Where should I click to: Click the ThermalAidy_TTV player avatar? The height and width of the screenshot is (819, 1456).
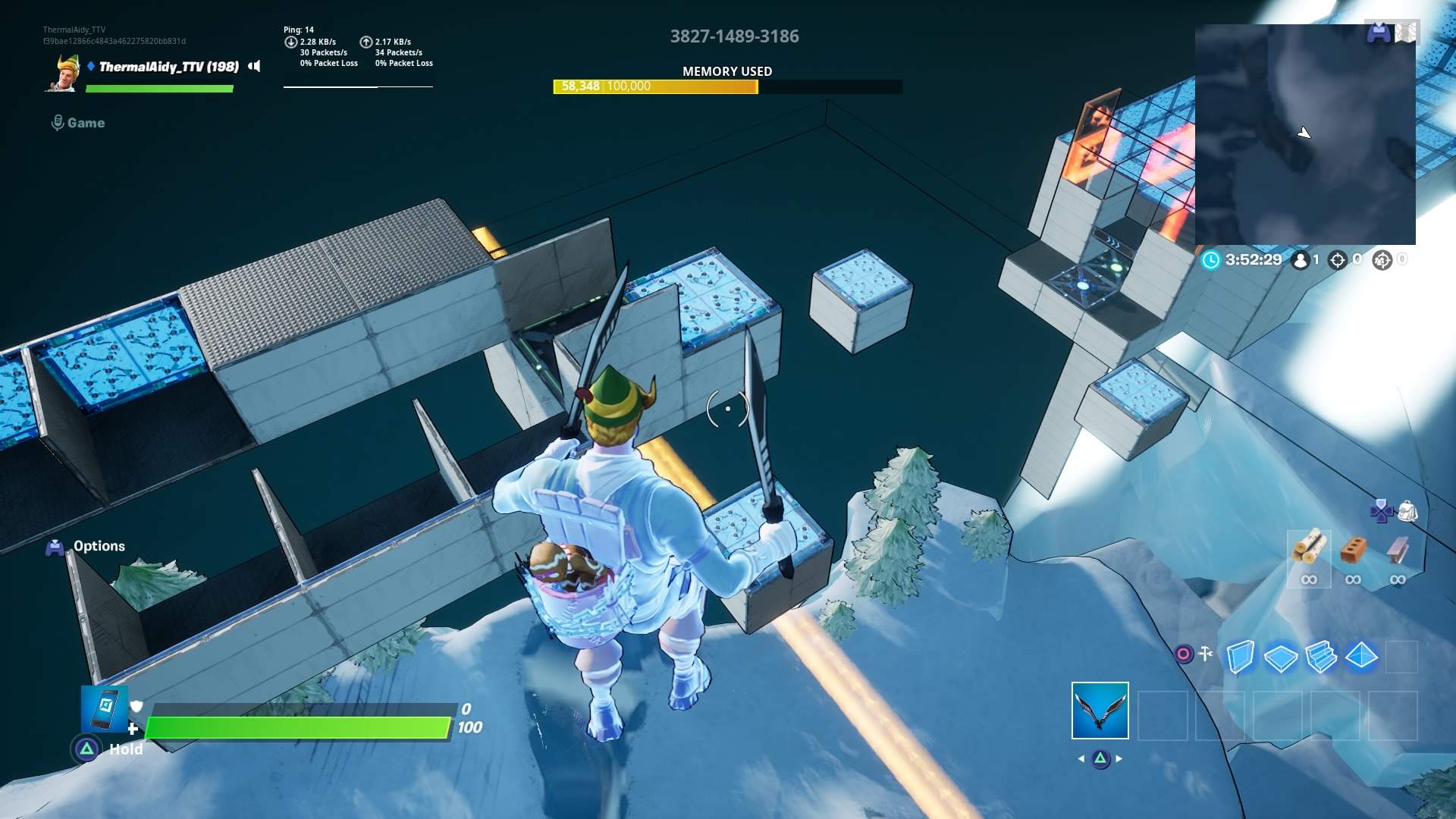[x=64, y=73]
